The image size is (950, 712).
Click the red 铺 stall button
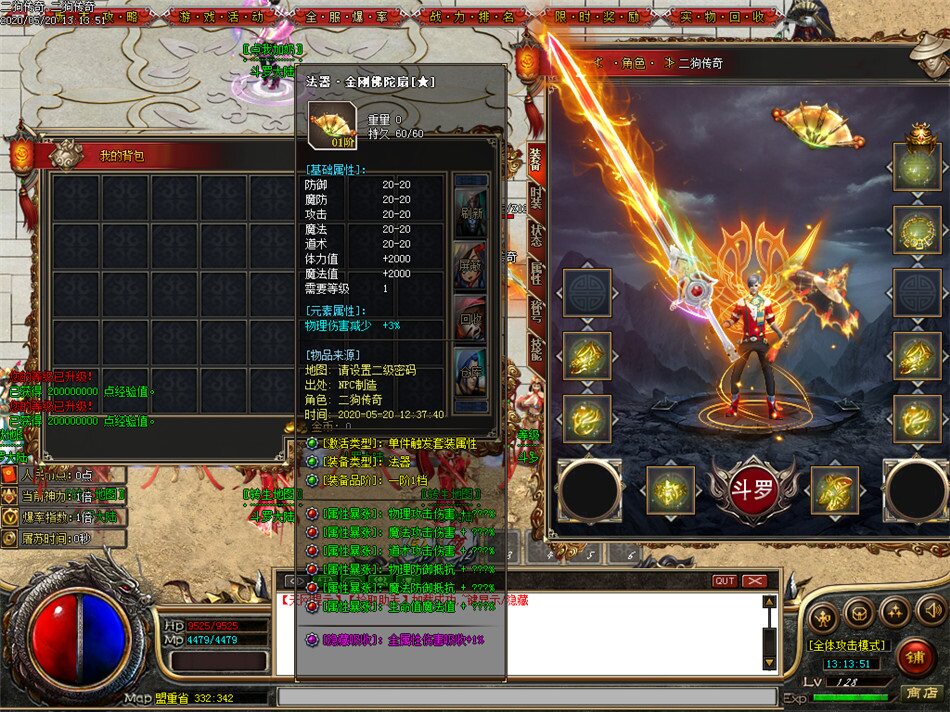tap(915, 656)
